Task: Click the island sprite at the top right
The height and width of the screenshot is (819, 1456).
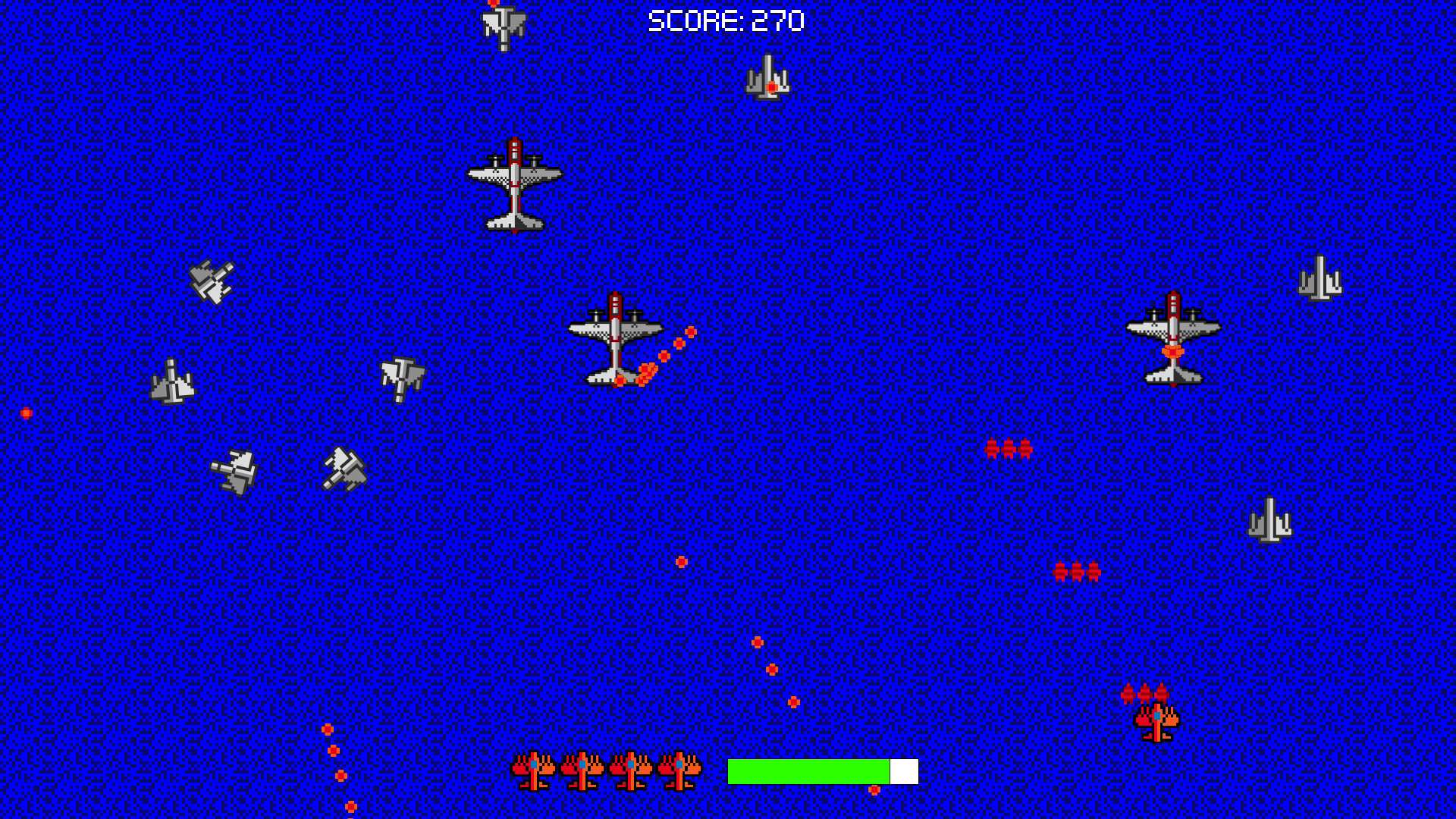Action: pyautogui.click(x=767, y=76)
